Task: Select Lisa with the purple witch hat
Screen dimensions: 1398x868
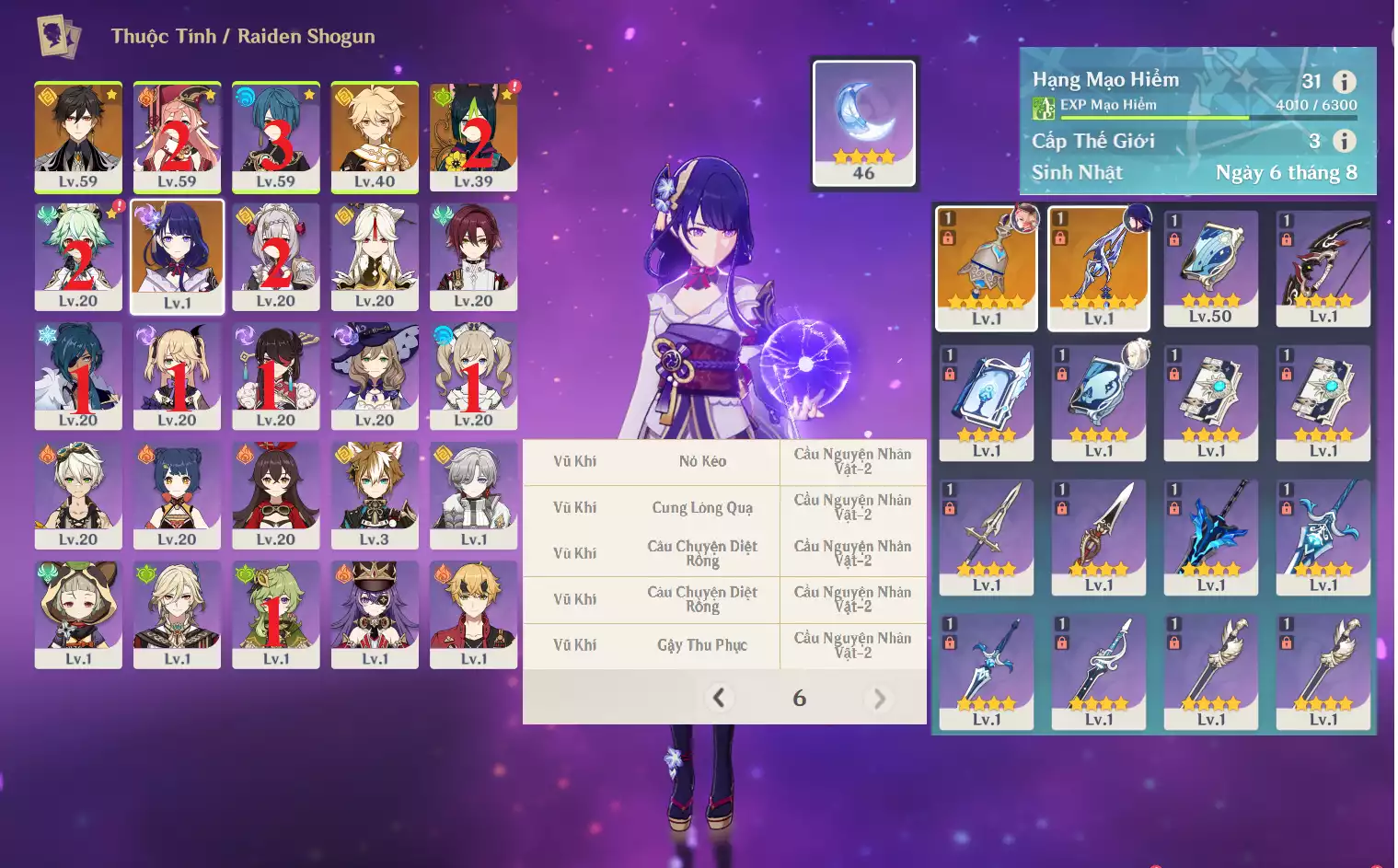Action: 375,376
